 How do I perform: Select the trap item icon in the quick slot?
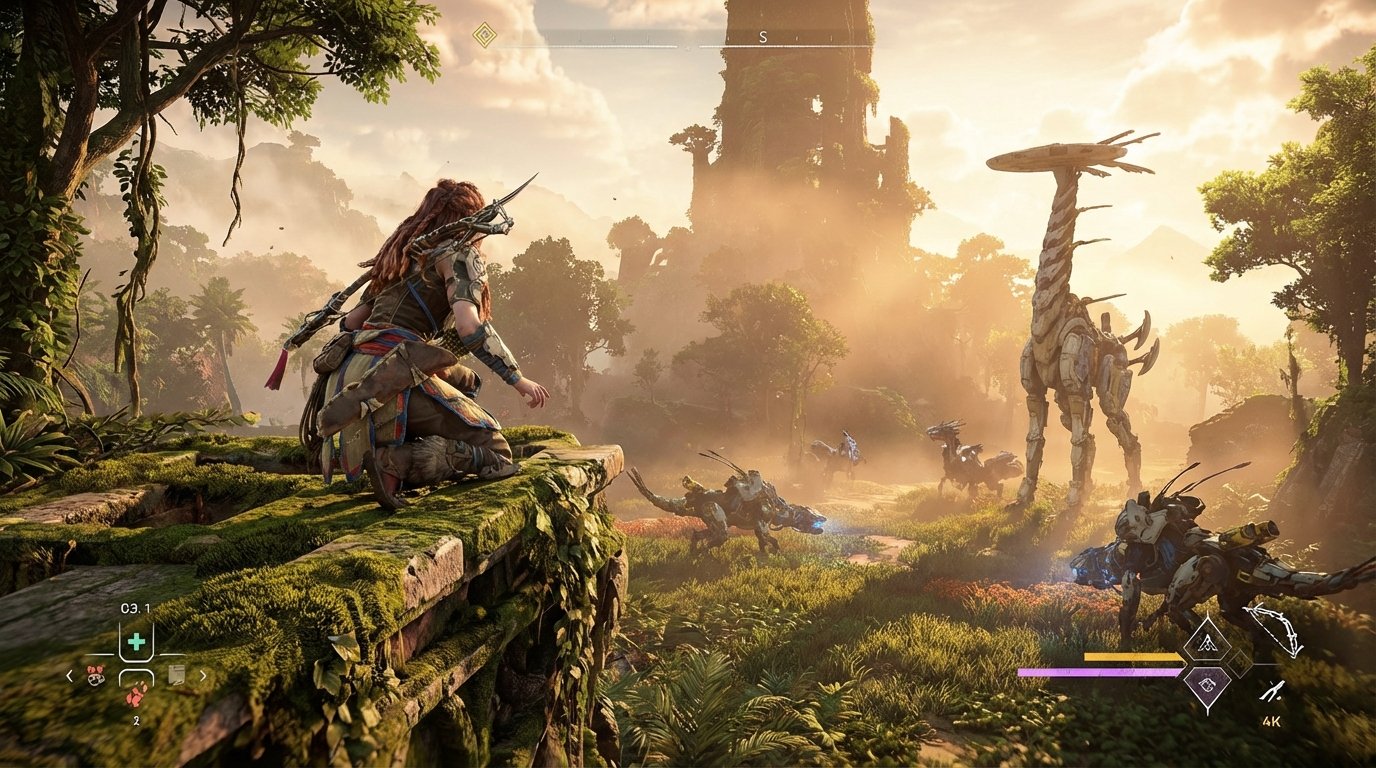(x=177, y=674)
